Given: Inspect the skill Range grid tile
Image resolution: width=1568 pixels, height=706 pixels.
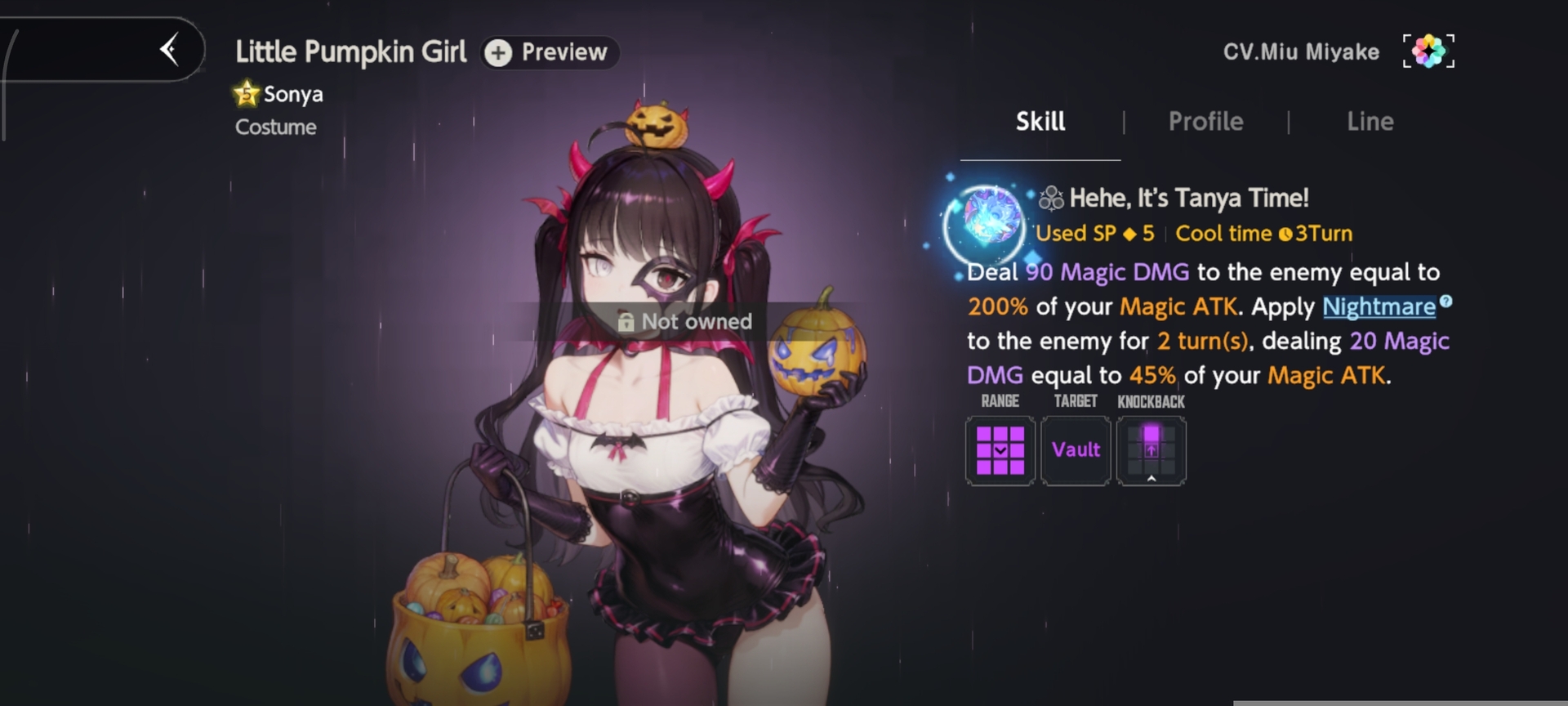Looking at the screenshot, I should 1000,450.
